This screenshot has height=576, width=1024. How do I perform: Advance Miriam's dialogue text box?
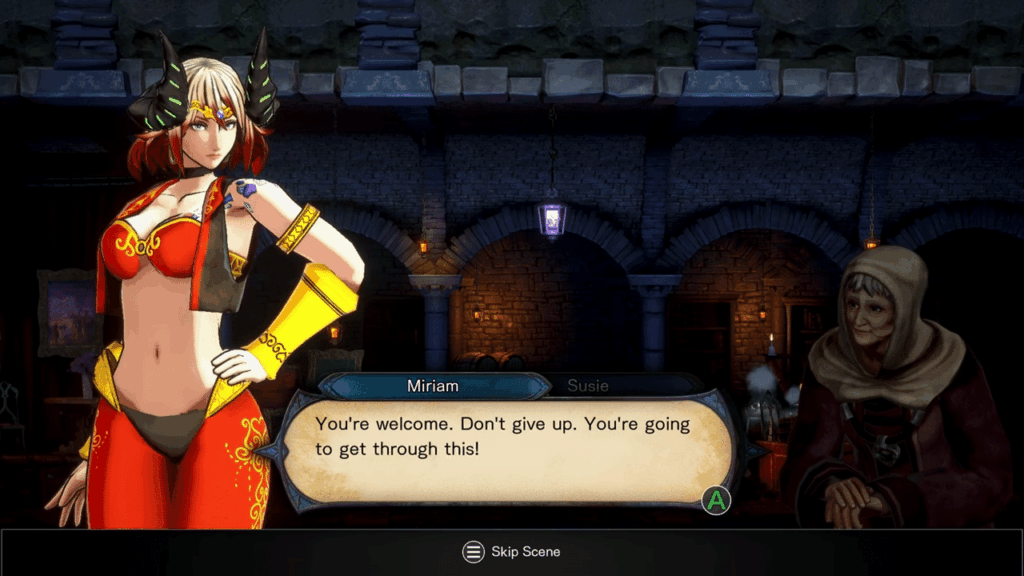pyautogui.click(x=716, y=500)
